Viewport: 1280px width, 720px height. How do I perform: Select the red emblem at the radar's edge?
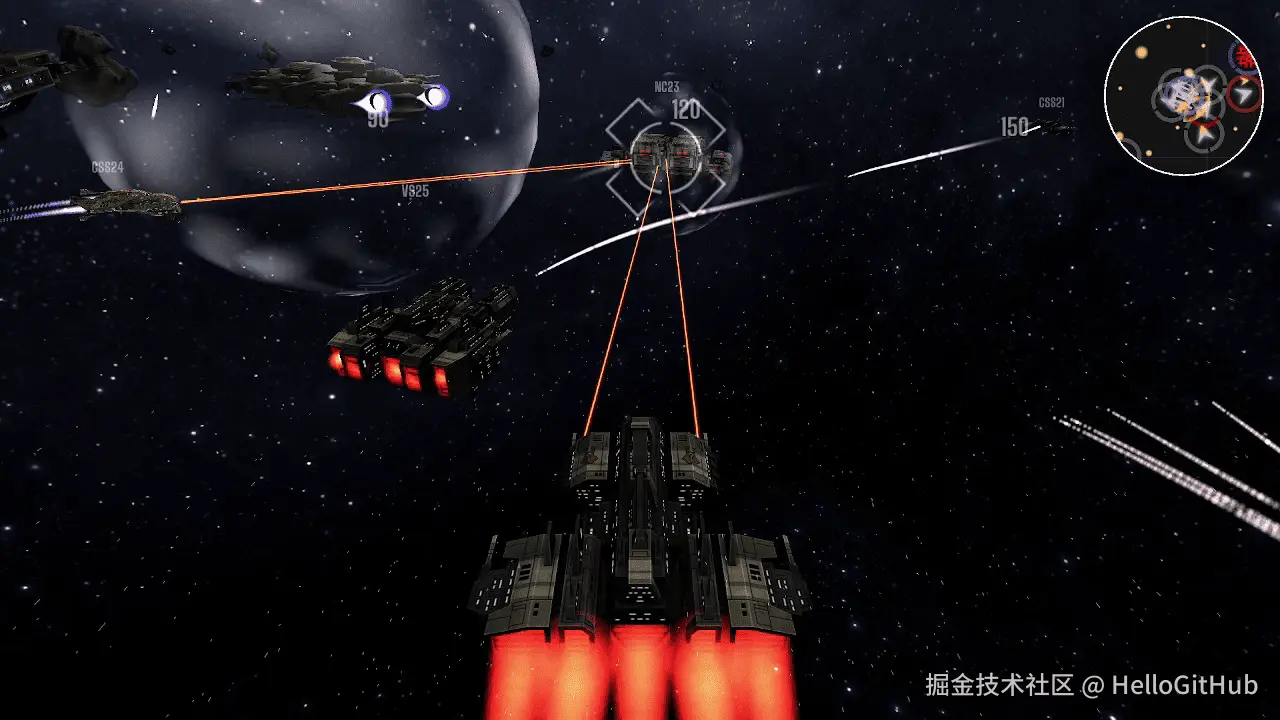pos(1245,56)
